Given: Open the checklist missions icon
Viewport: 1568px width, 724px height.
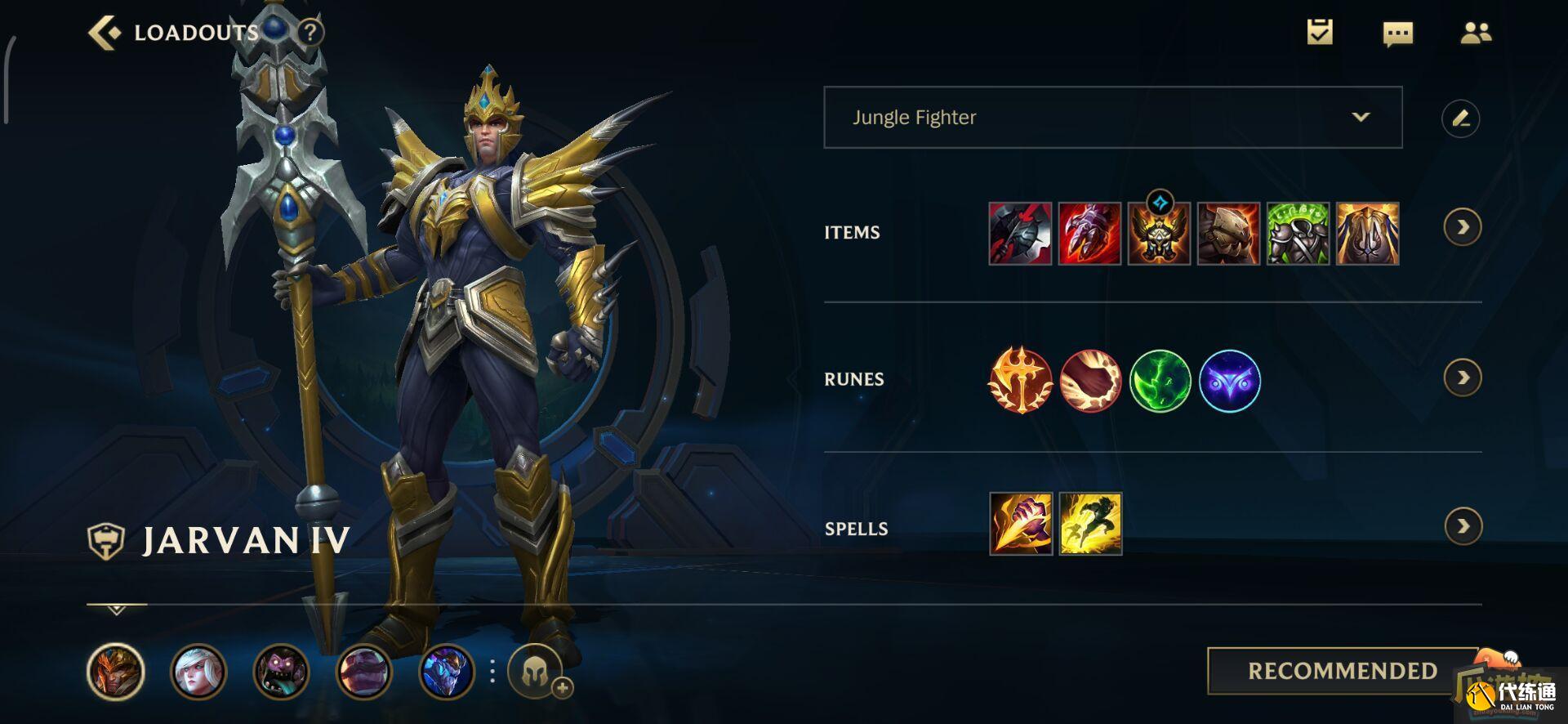Looking at the screenshot, I should (x=1320, y=33).
